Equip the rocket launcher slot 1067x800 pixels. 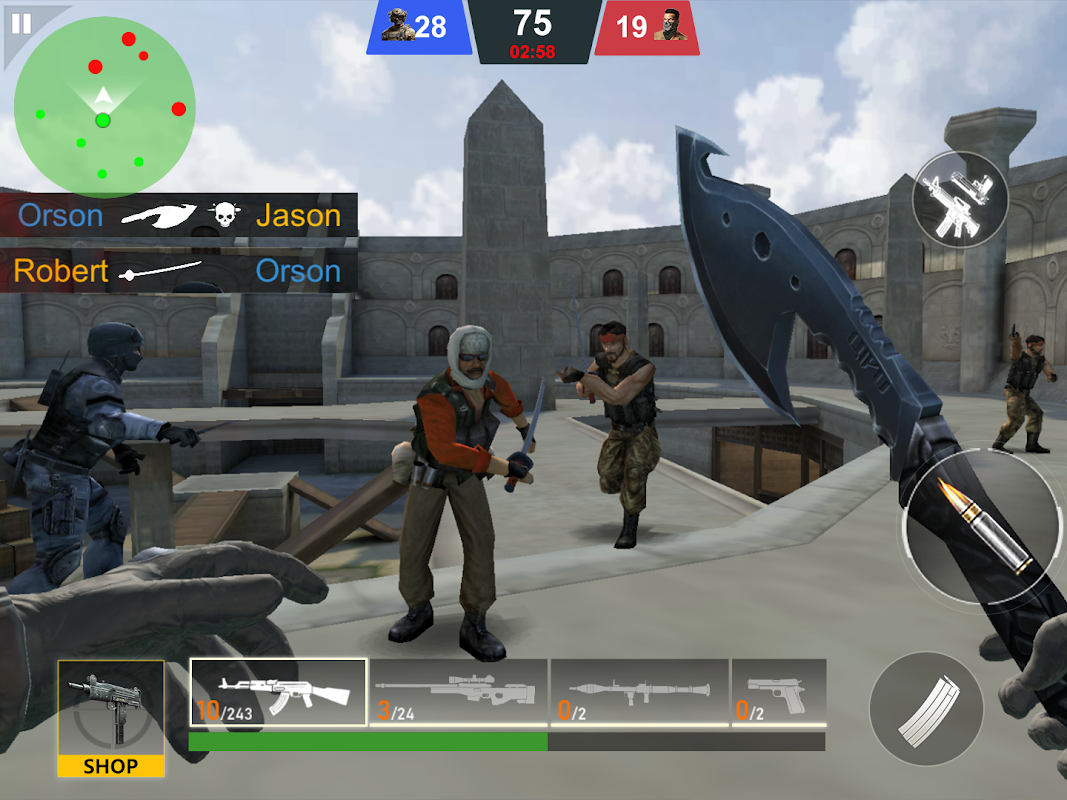(639, 692)
